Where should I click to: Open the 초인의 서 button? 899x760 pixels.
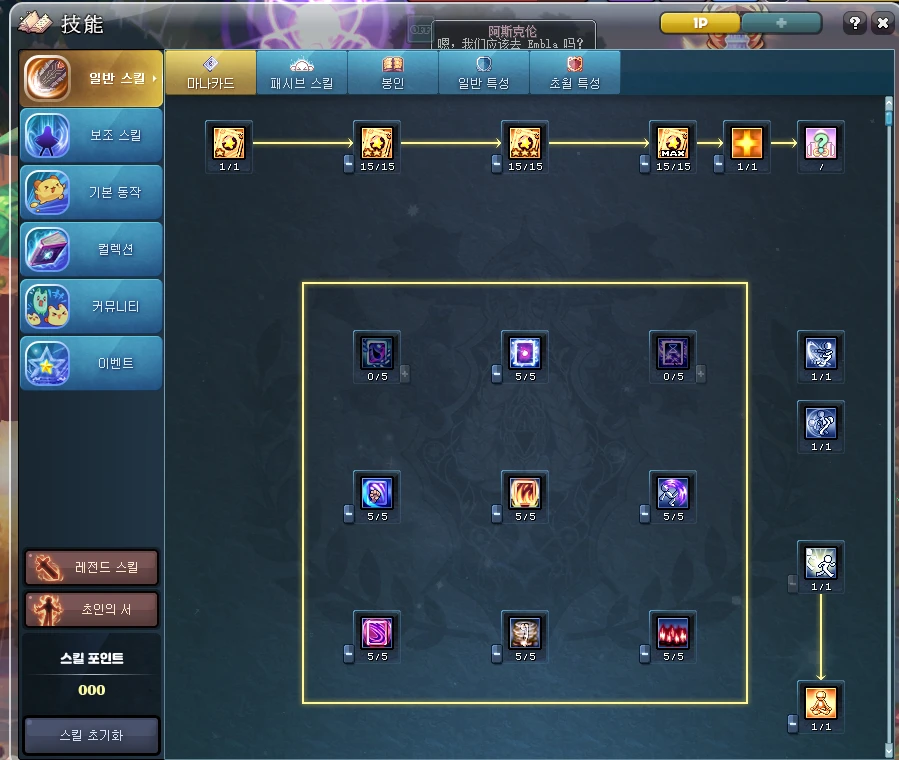point(92,608)
